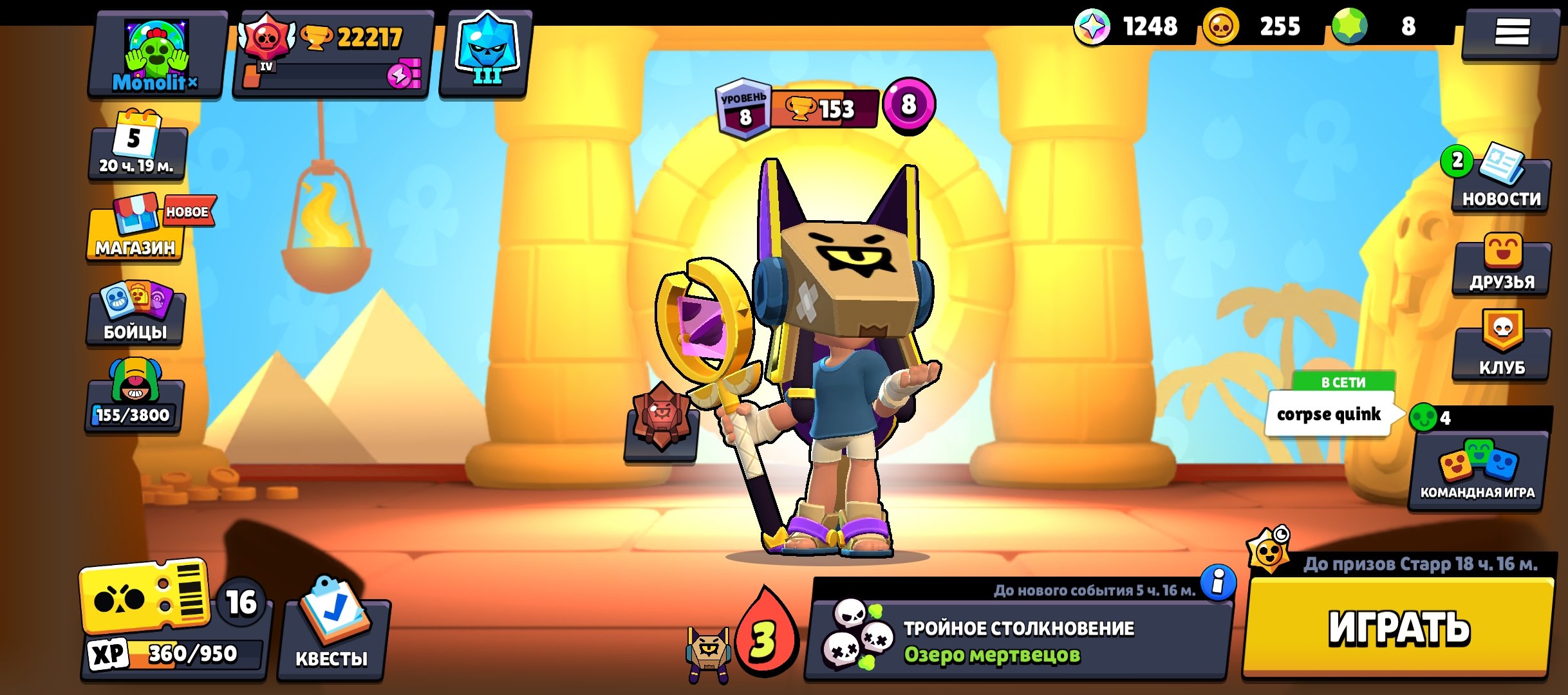The image size is (1568, 695).
Task: Open the corpse quink online friend bubble
Action: [1329, 414]
